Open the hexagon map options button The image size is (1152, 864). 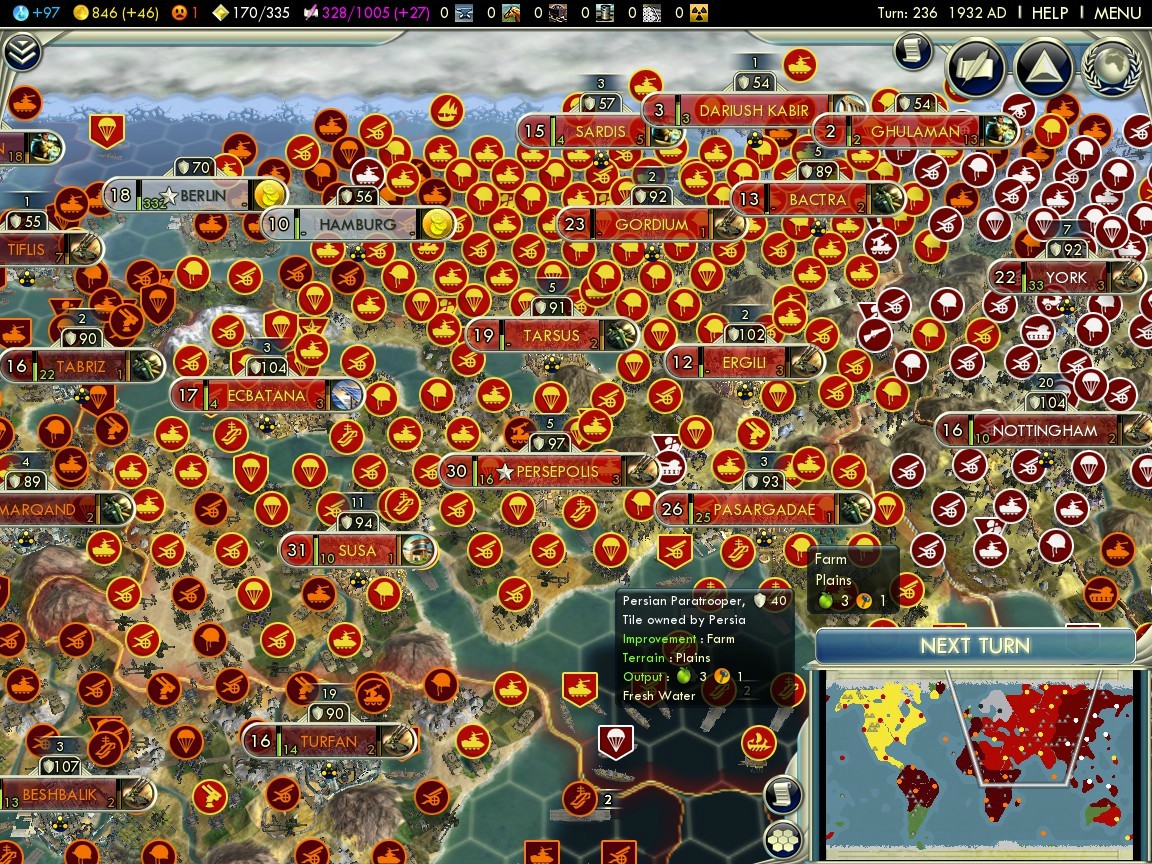tap(785, 840)
